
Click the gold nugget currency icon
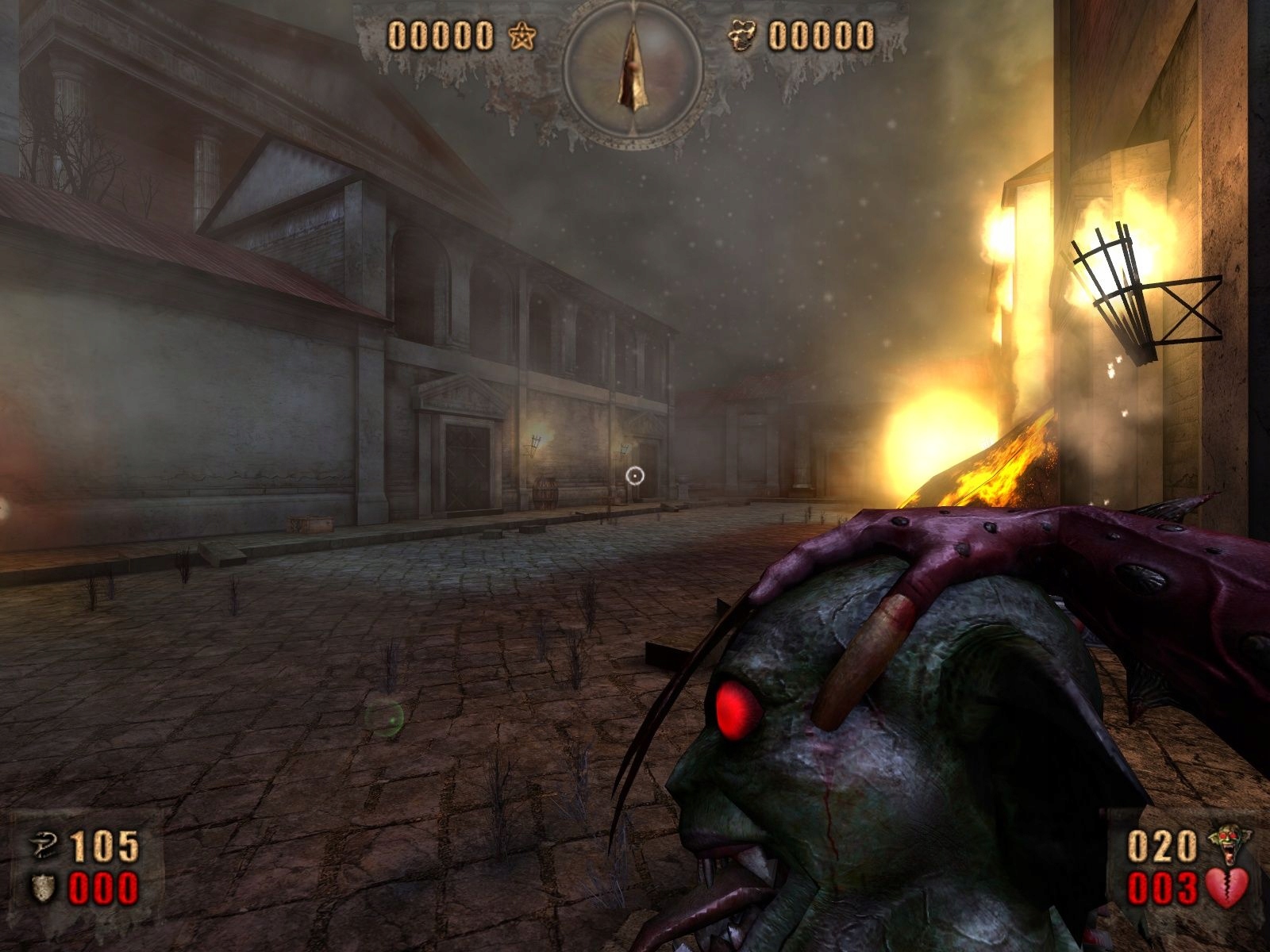(743, 35)
